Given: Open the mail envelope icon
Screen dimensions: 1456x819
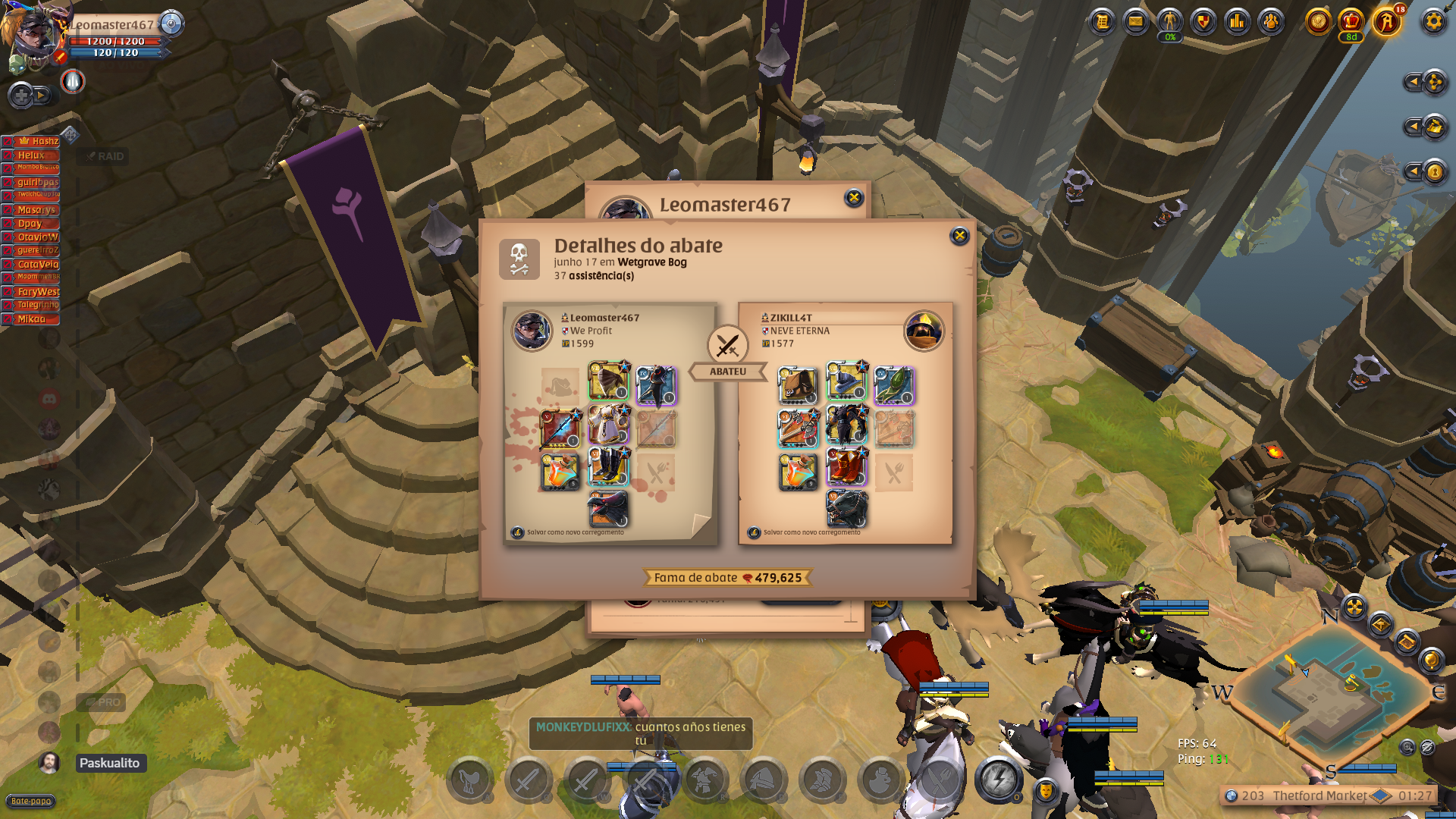Looking at the screenshot, I should pos(1136,21).
